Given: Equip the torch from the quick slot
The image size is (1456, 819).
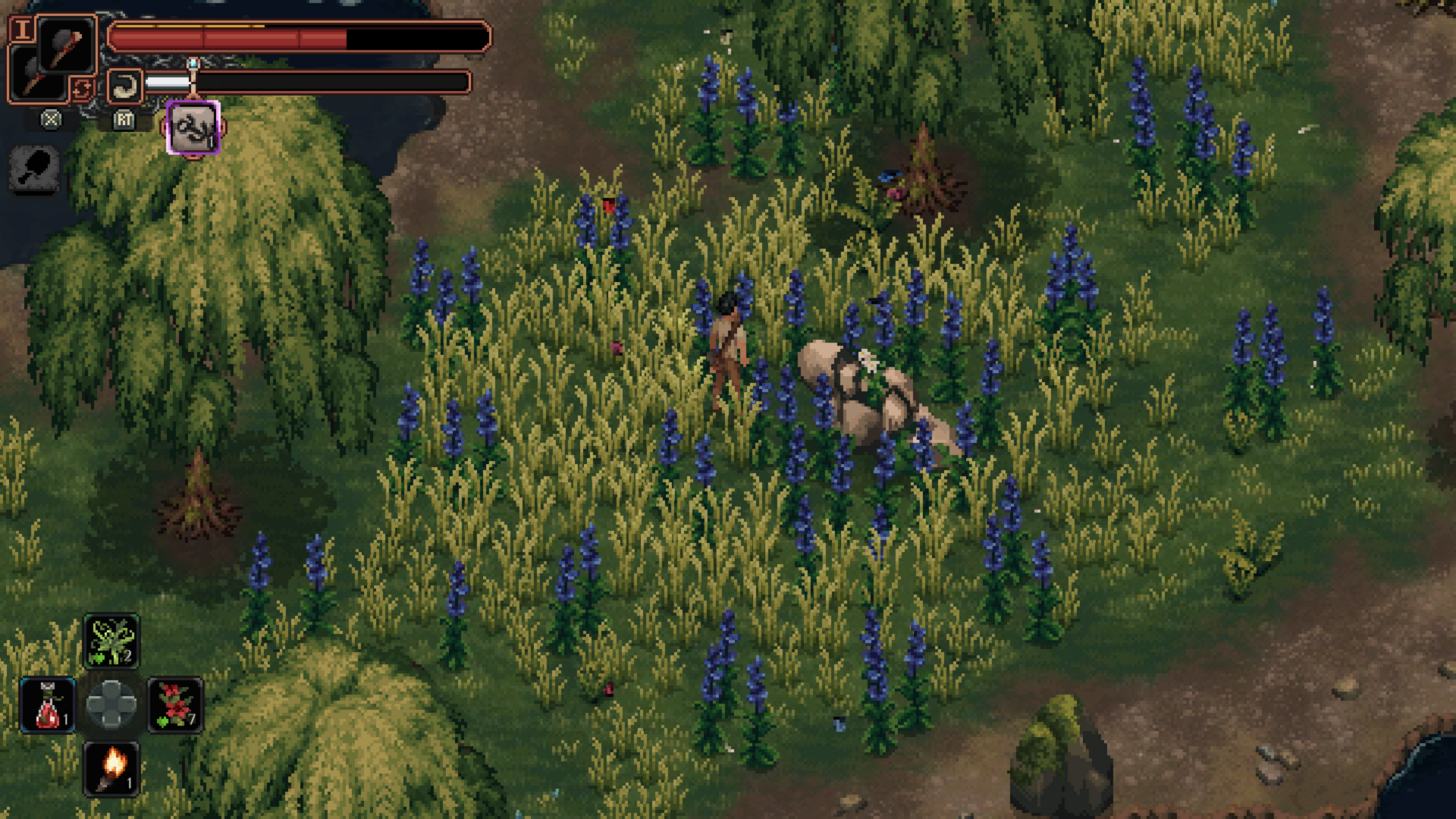Looking at the screenshot, I should [x=111, y=768].
